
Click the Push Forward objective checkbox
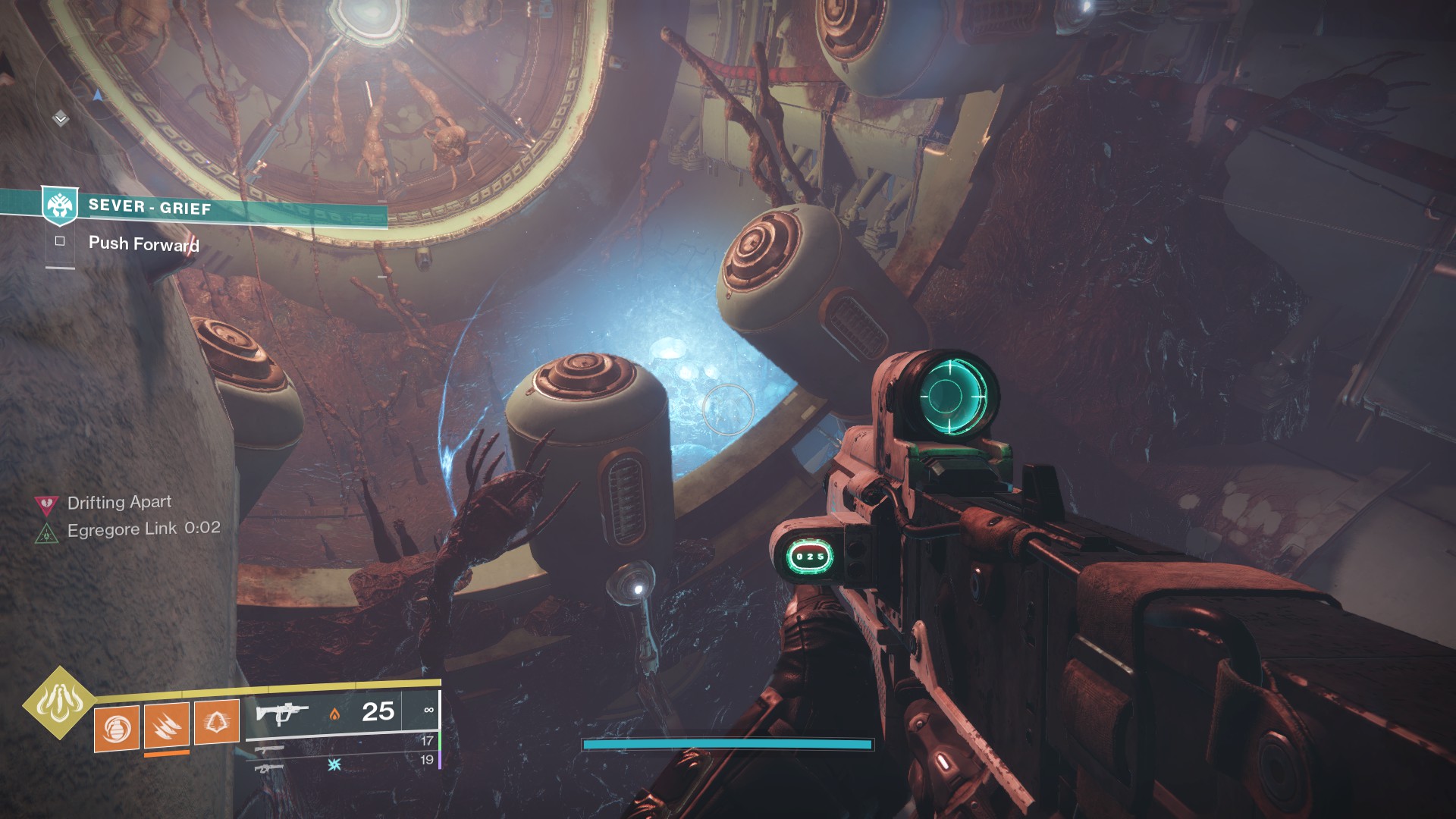pos(60,241)
